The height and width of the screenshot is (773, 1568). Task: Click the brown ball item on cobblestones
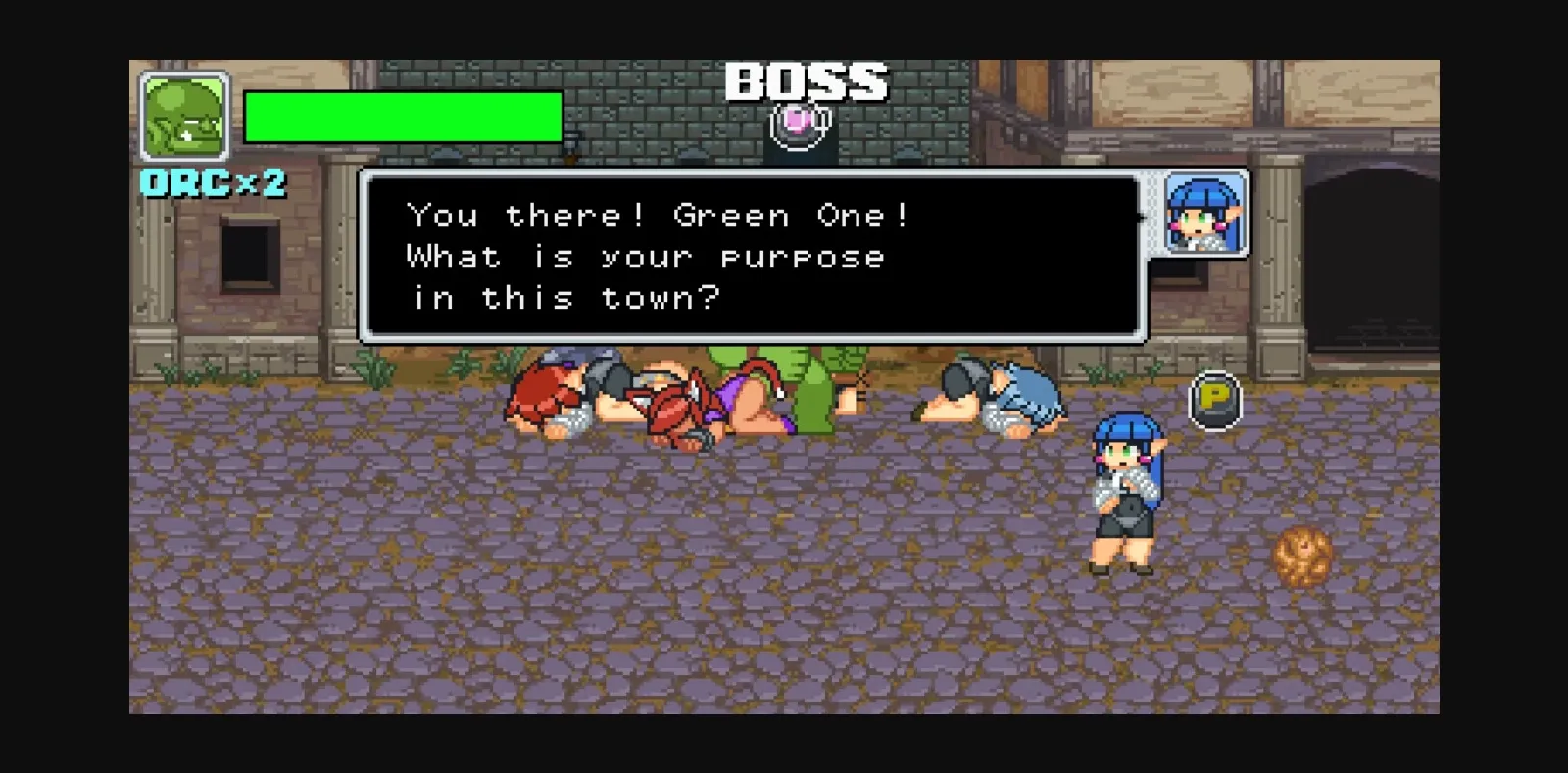point(1303,555)
